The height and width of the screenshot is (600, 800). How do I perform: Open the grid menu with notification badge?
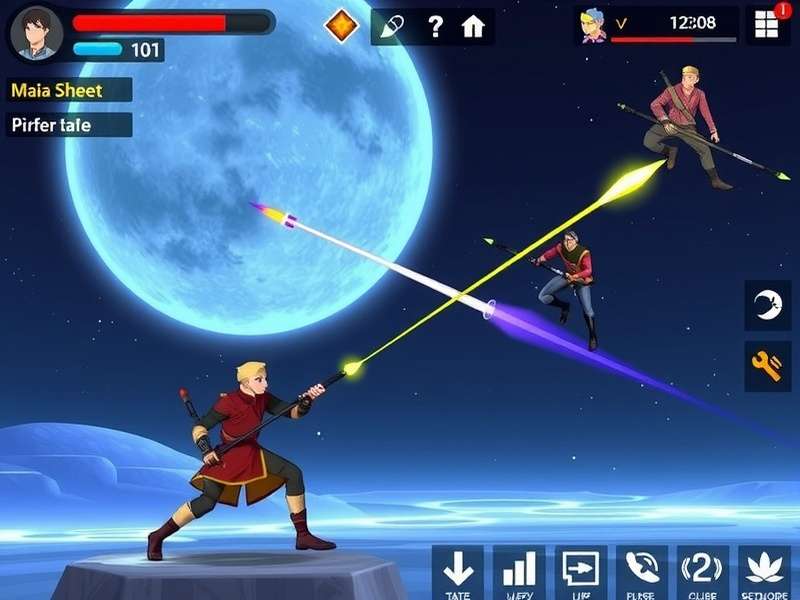coord(767,26)
